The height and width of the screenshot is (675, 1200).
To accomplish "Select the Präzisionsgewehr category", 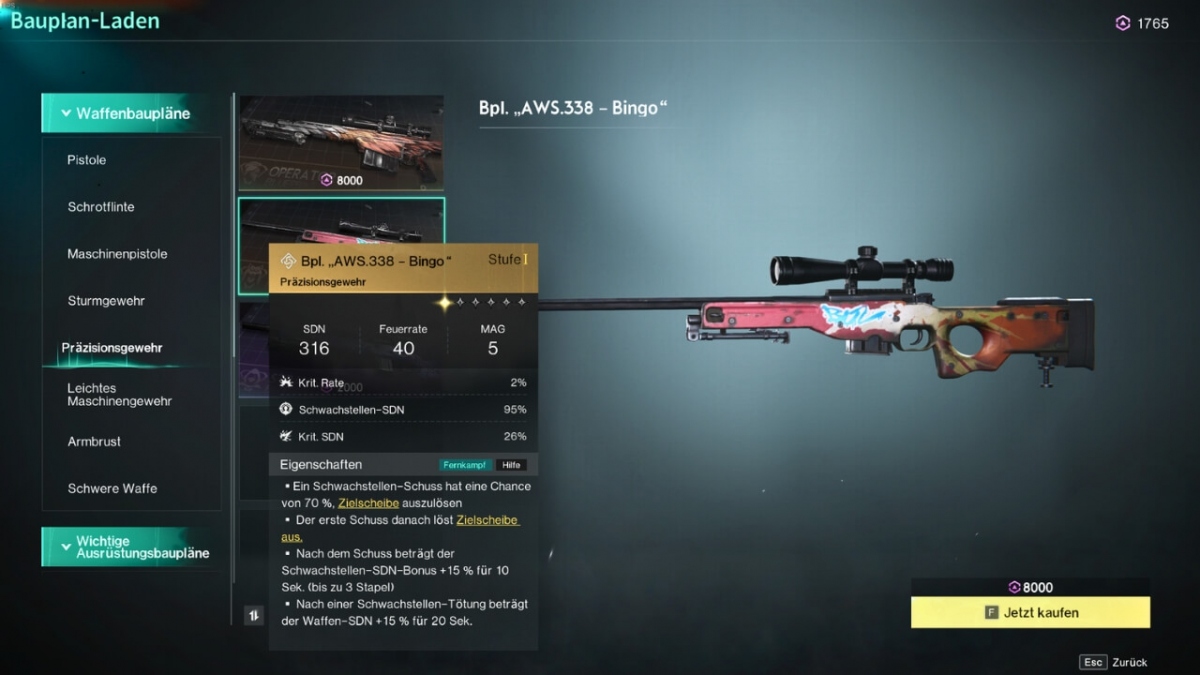I will [112, 348].
